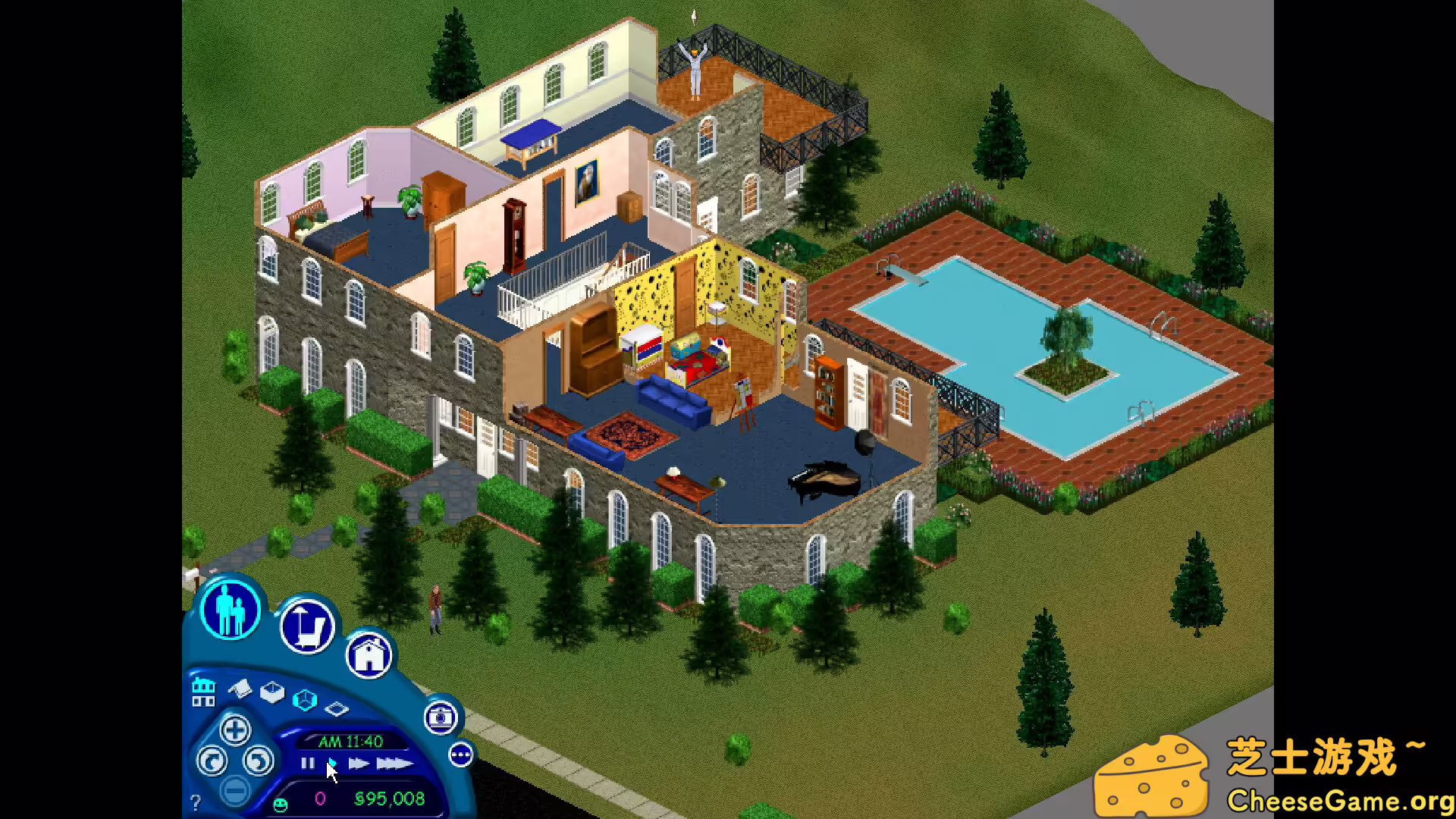Take a snapshot using the camera icon

(x=440, y=719)
